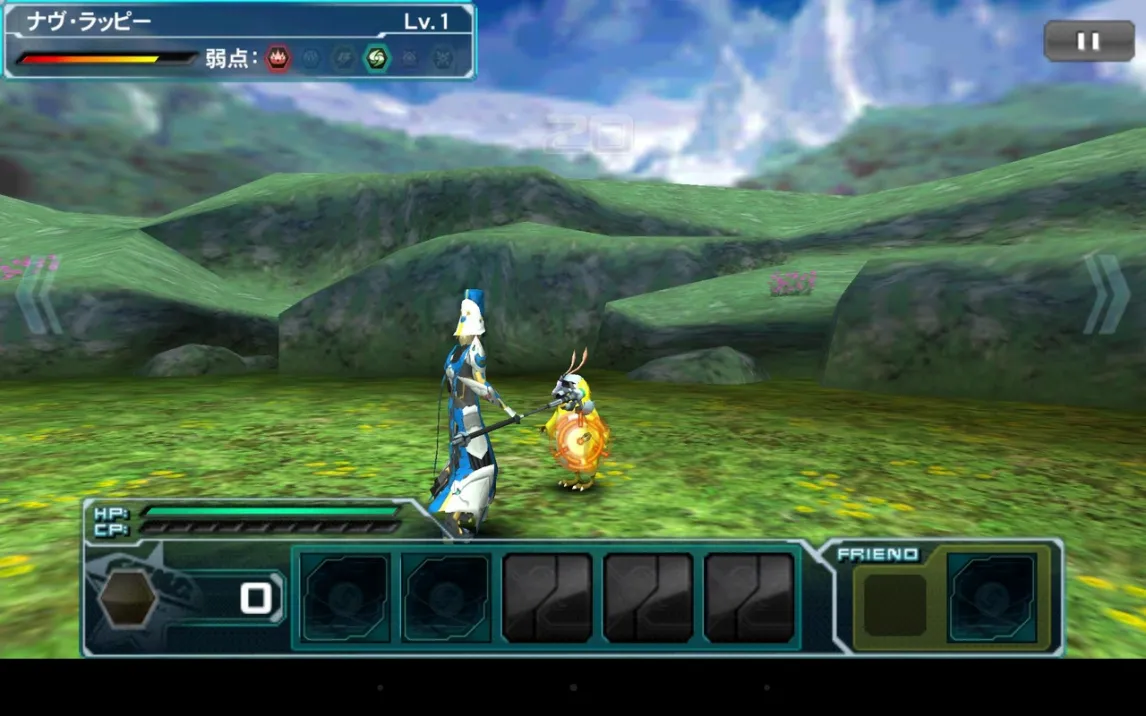Click the right double-chevron arrow
The image size is (1146, 716).
point(1107,294)
